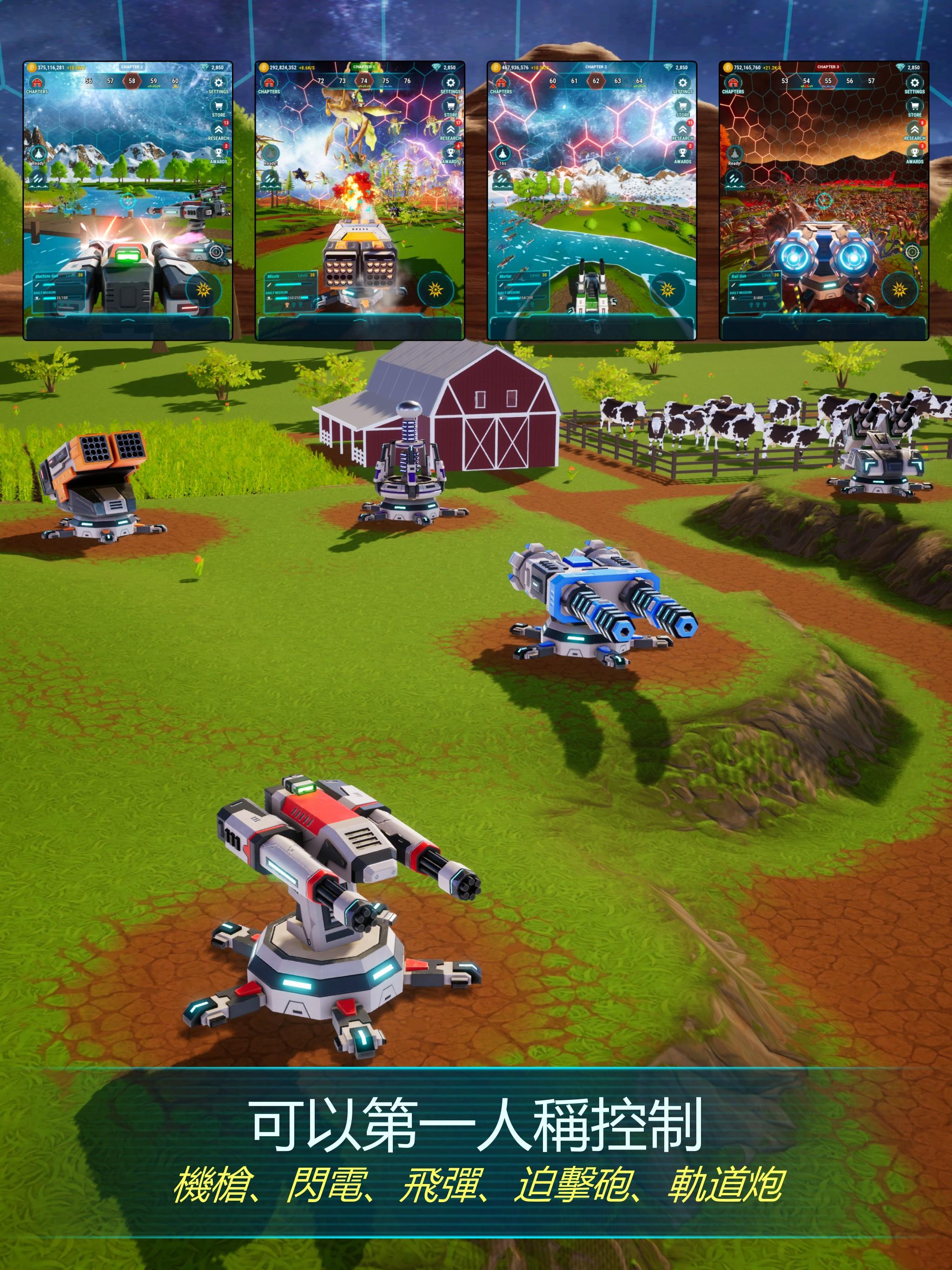Tap the targeting reticle icon near the turret
This screenshot has width=952, height=1270.
click(217, 252)
